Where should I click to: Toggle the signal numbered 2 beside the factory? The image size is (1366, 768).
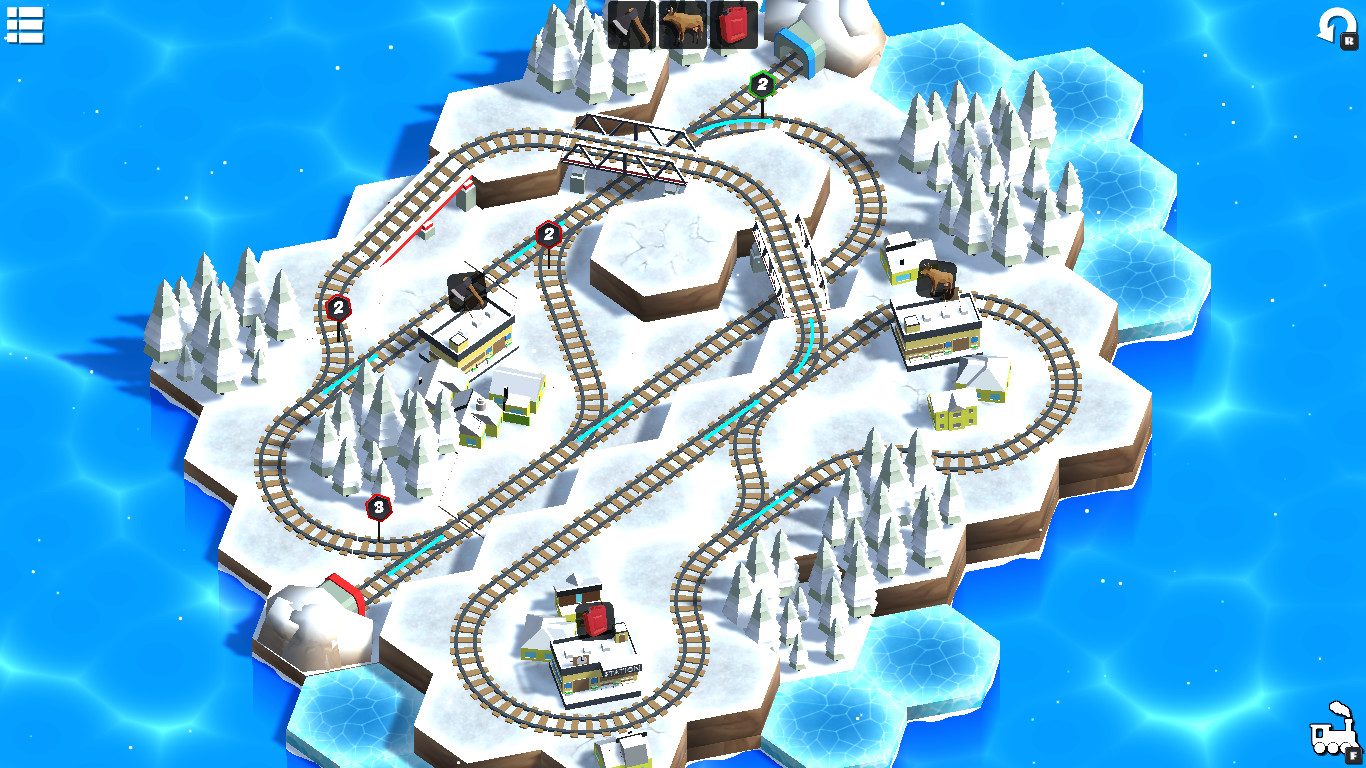[x=336, y=307]
